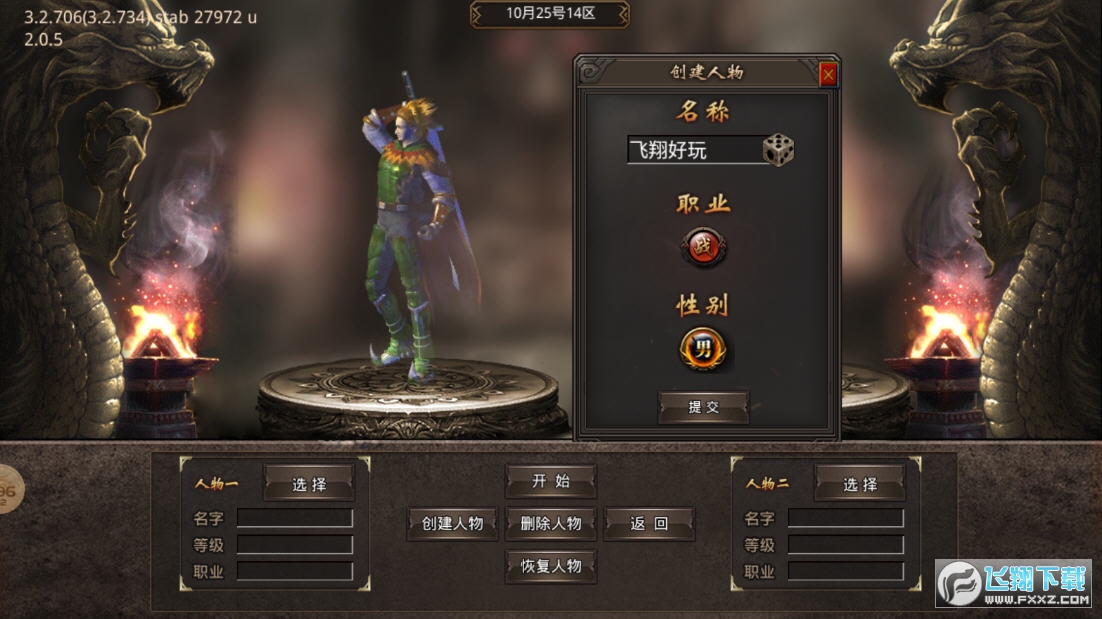The width and height of the screenshot is (1102, 619).
Task: Choose 删除人物 delete character
Action: [x=551, y=523]
